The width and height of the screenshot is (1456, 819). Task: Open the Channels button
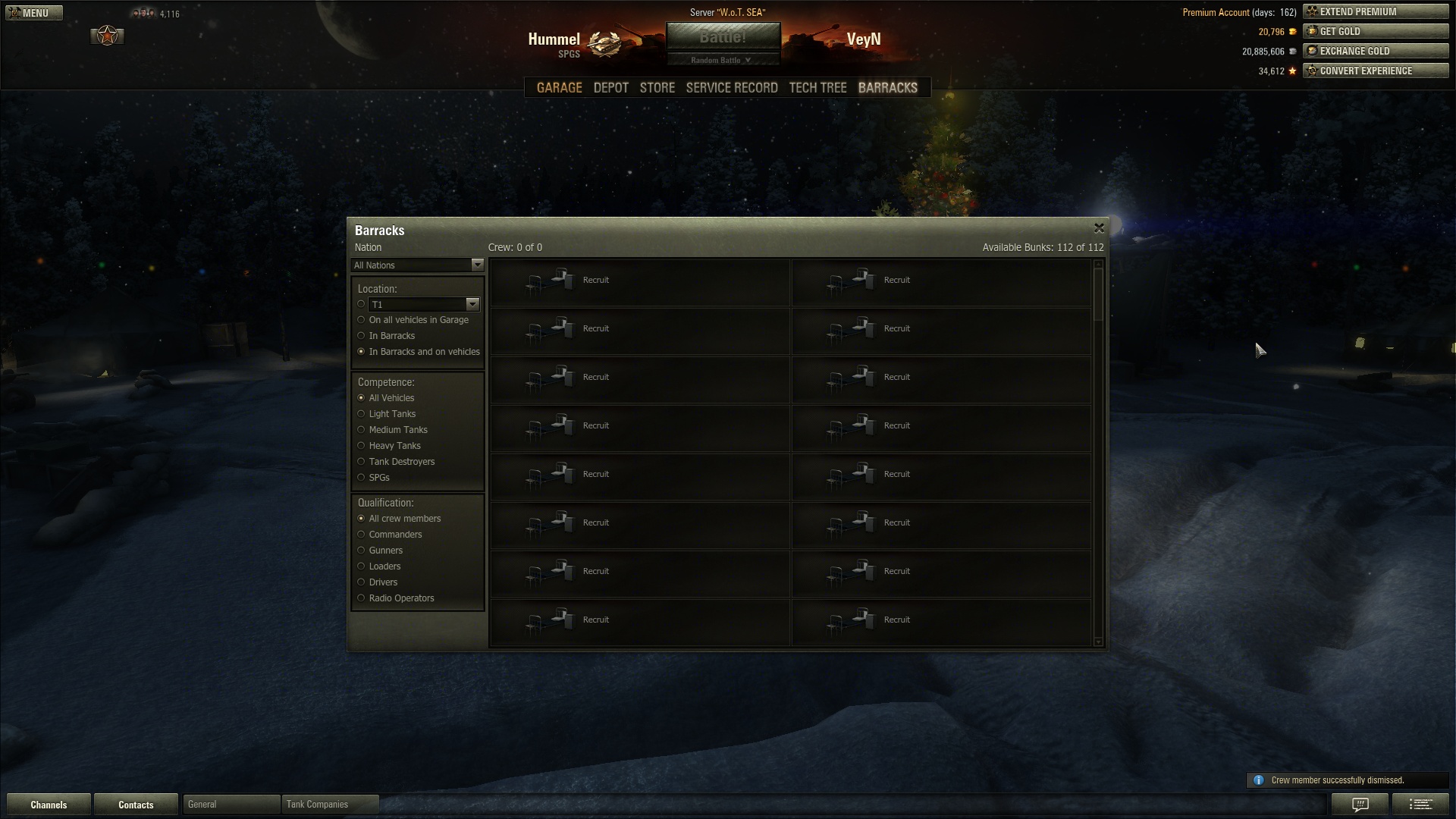coord(49,805)
